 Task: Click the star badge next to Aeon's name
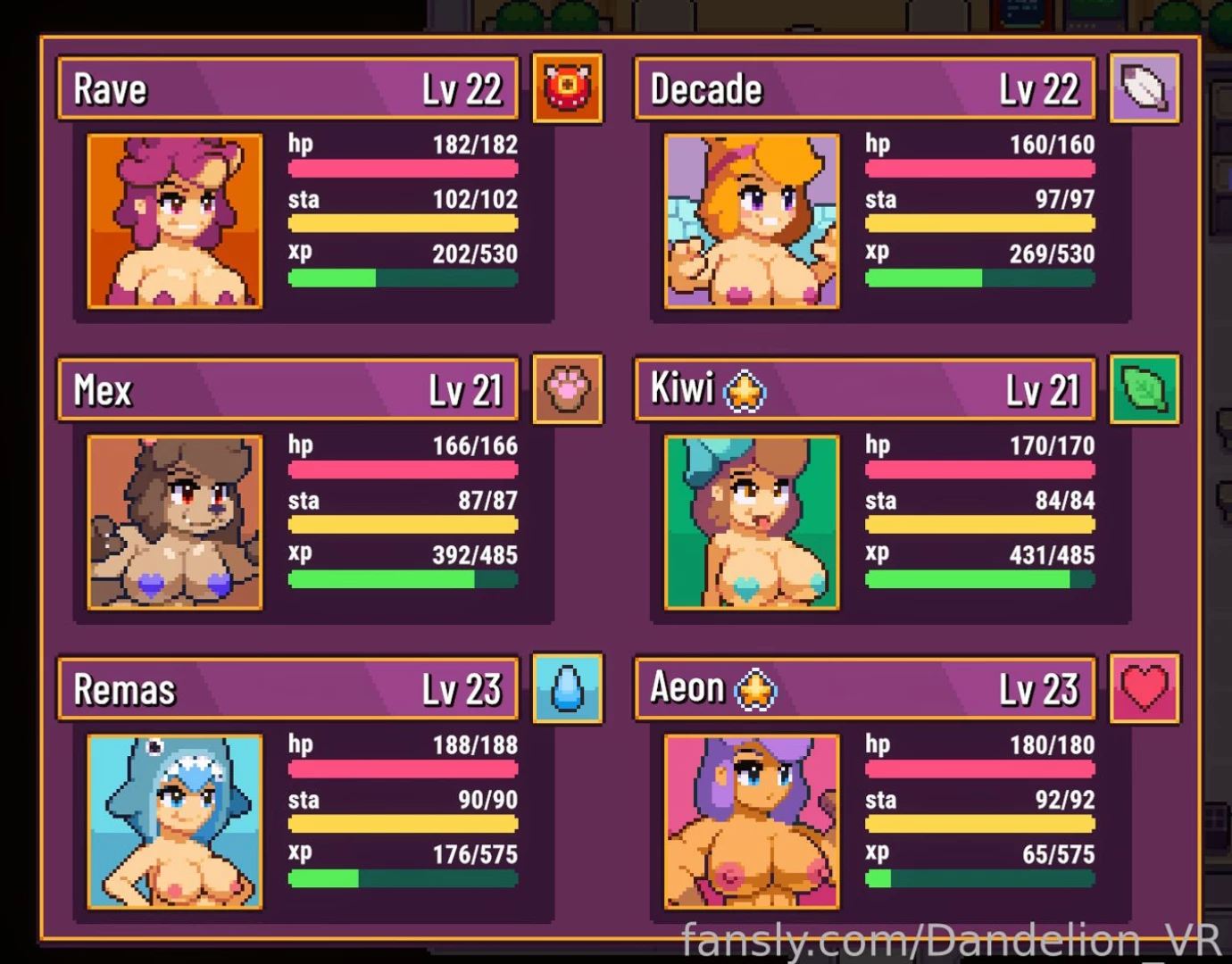tap(754, 688)
